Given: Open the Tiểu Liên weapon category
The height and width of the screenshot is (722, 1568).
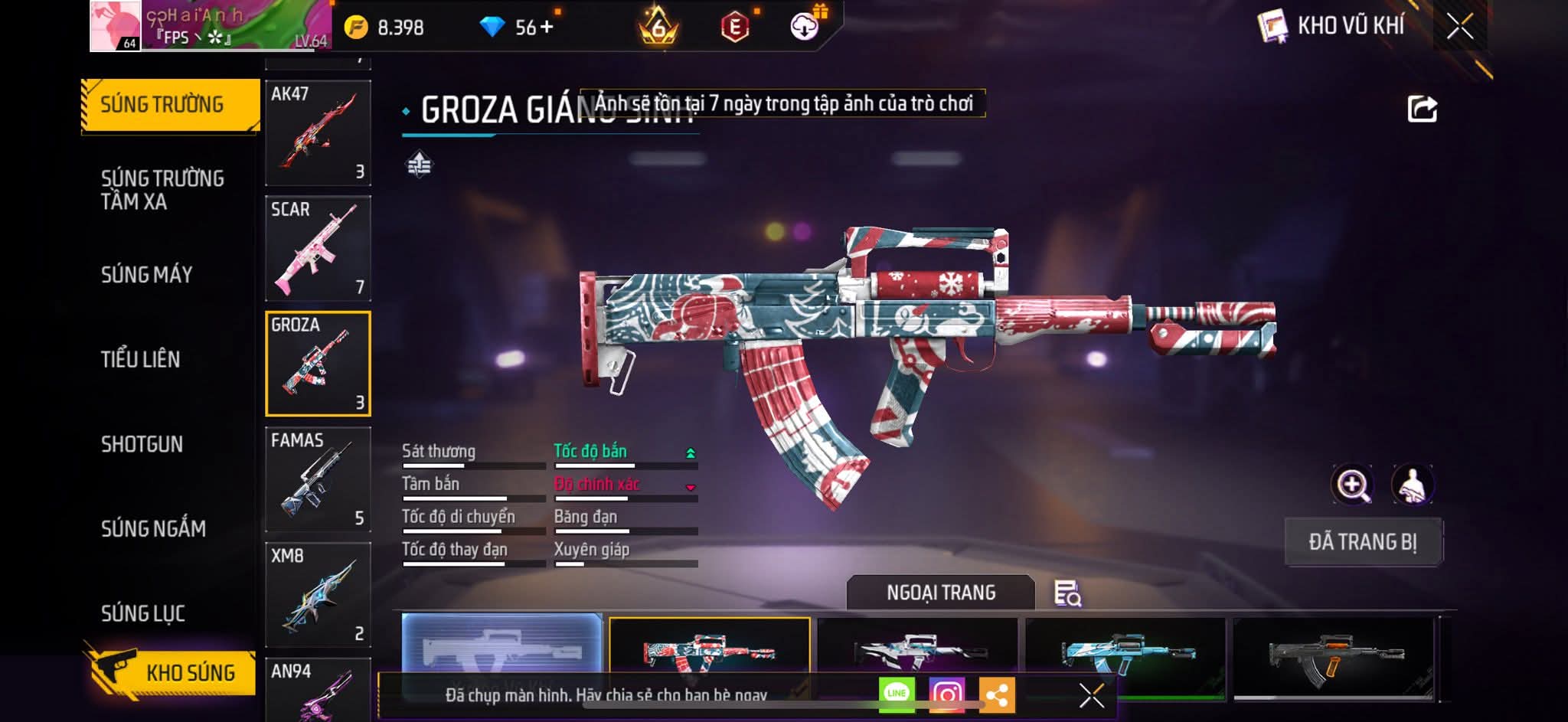Looking at the screenshot, I should pyautogui.click(x=141, y=359).
